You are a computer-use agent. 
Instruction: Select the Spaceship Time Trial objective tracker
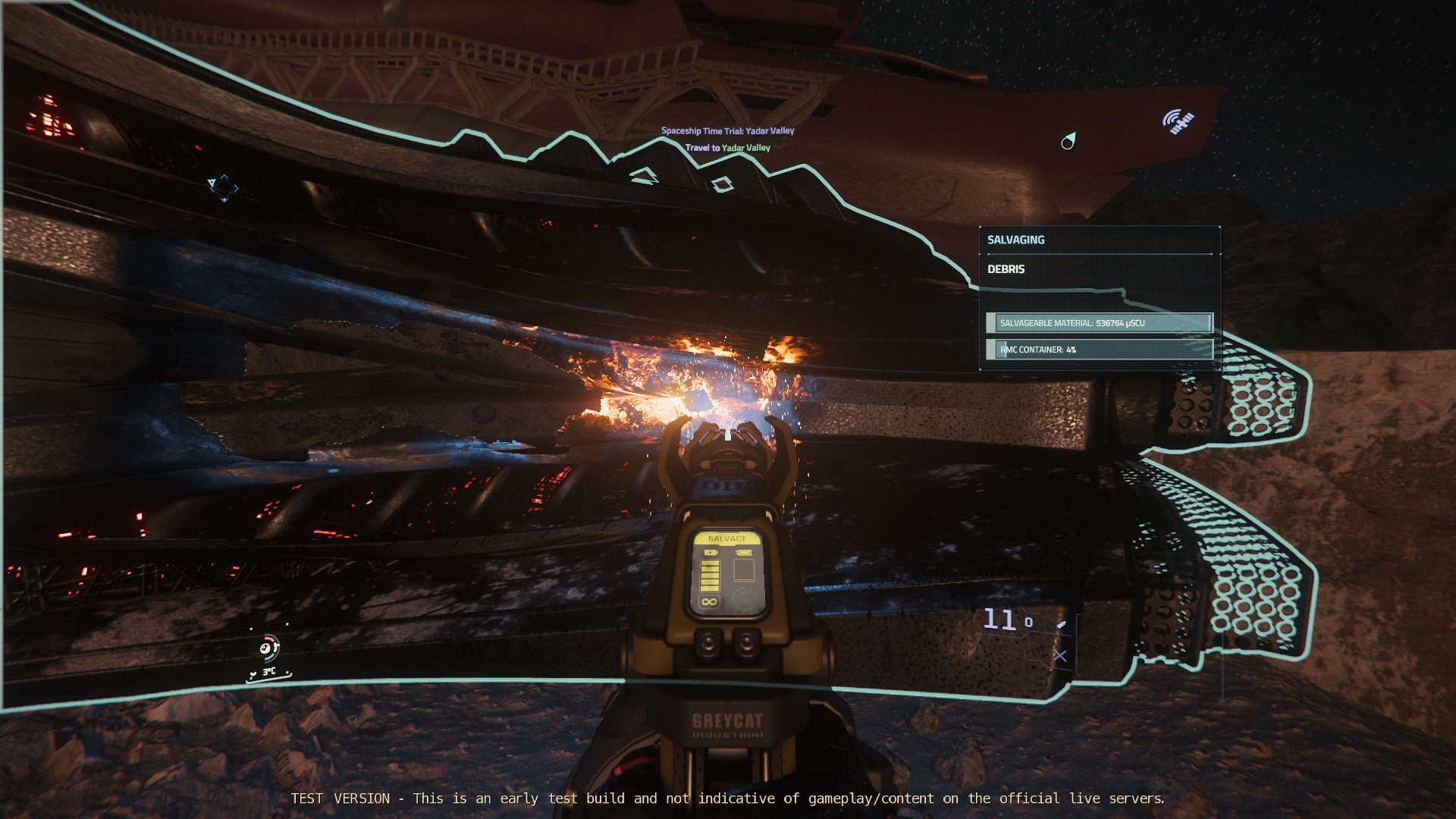[727, 131]
